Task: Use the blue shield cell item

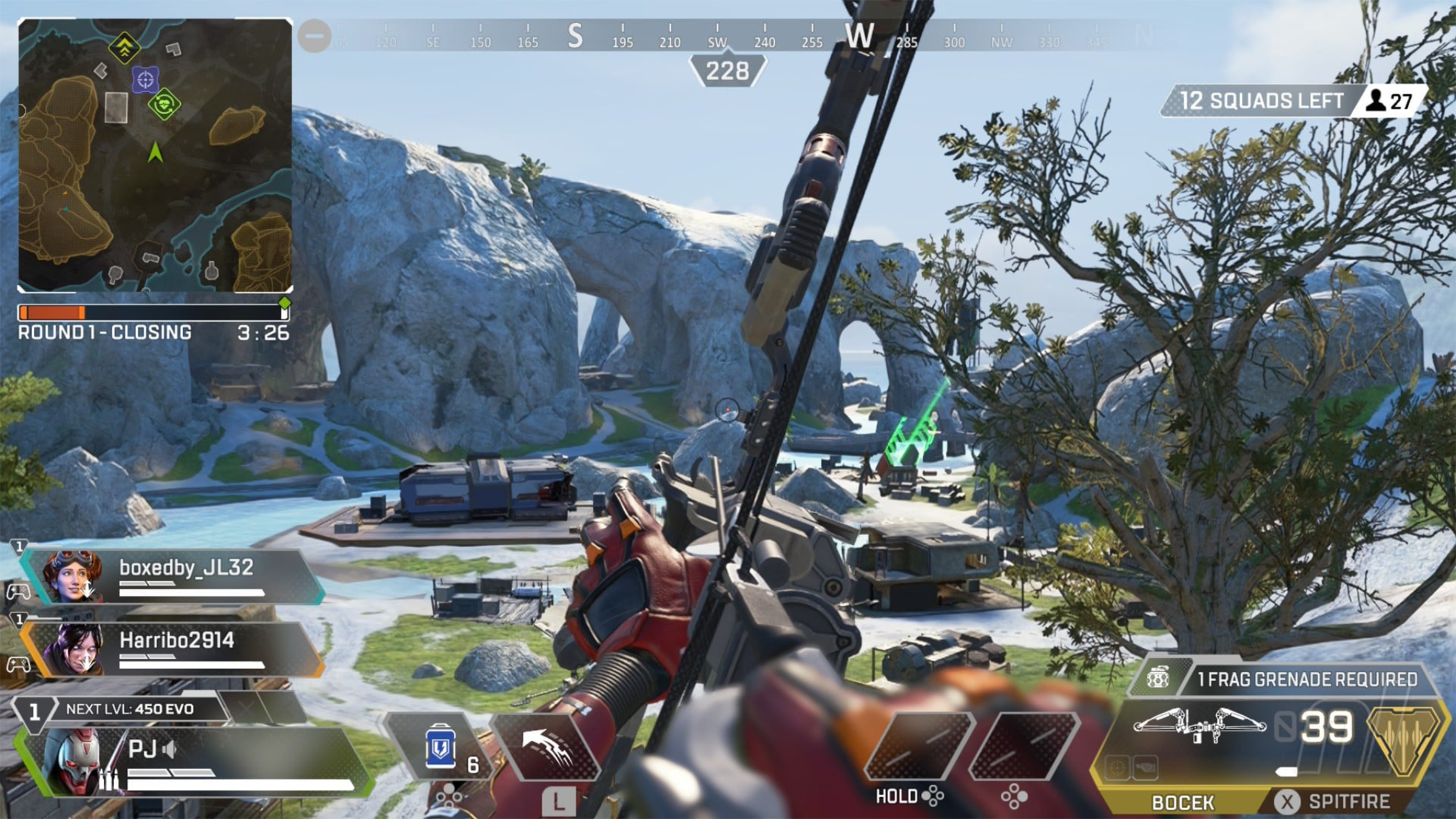Action: point(441,747)
